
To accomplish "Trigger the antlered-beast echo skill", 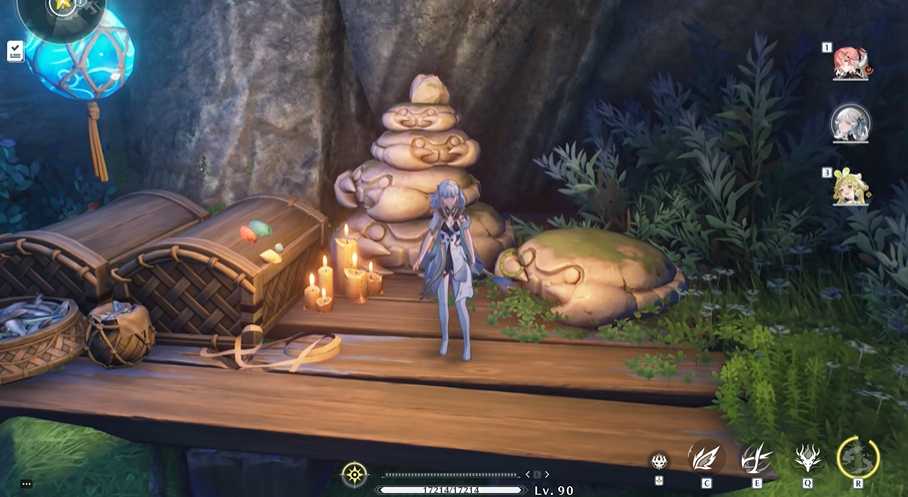I will tap(807, 459).
